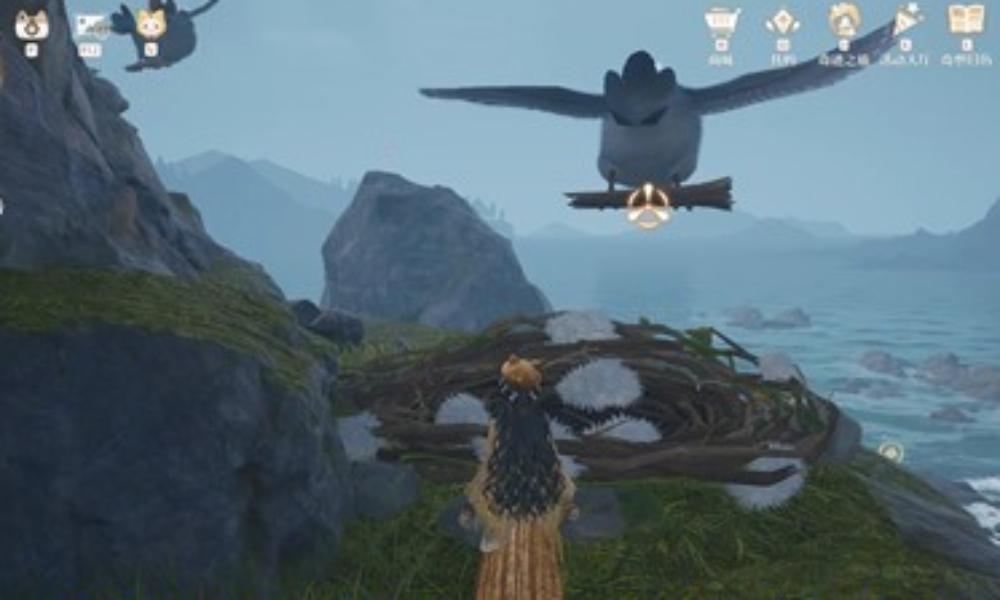This screenshot has width=1000, height=600.
Task: Open the open-book journal icon
Action: (x=966, y=20)
